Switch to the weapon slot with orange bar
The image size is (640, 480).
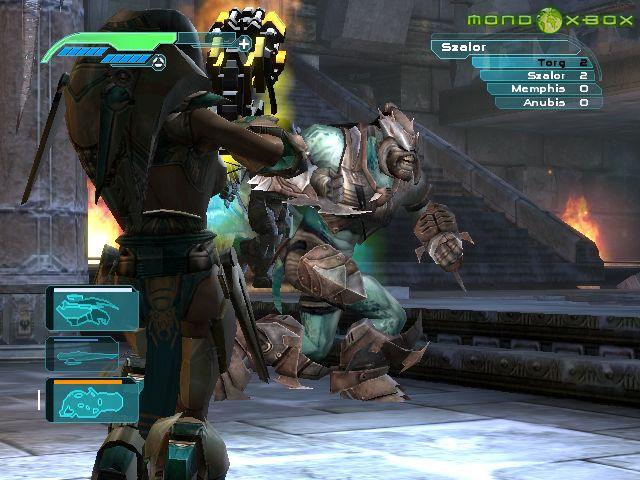coord(92,400)
